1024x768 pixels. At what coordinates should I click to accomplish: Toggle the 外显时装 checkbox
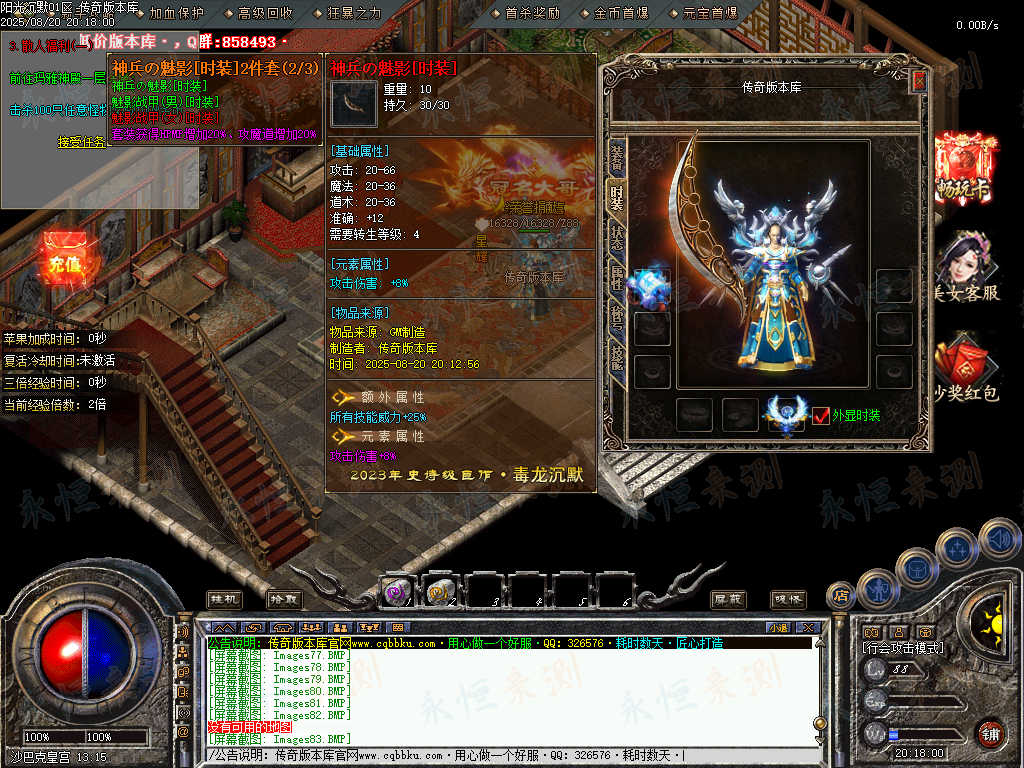821,415
